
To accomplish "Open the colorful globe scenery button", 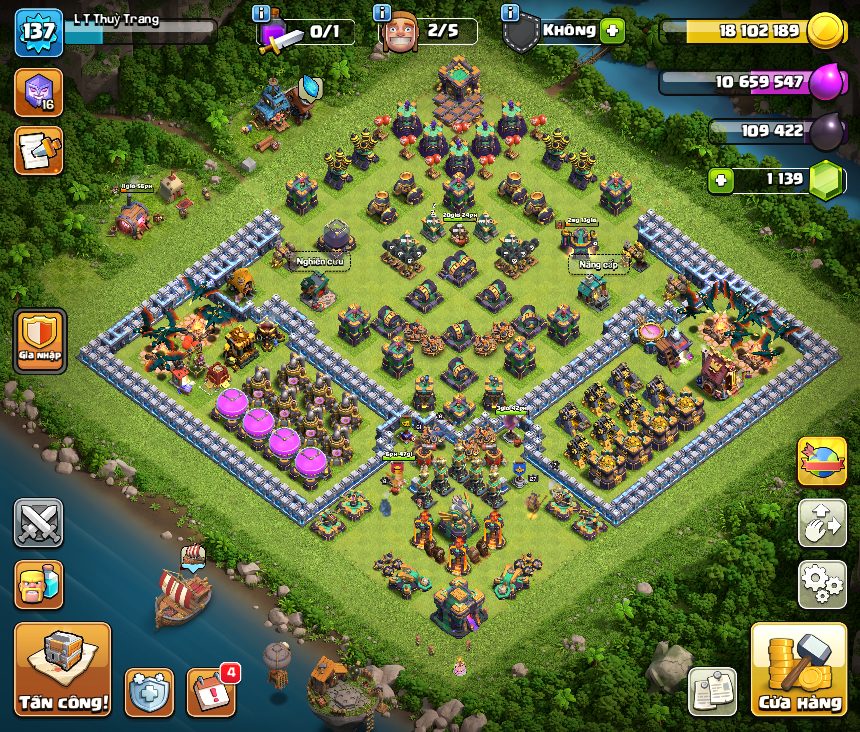I will click(822, 461).
